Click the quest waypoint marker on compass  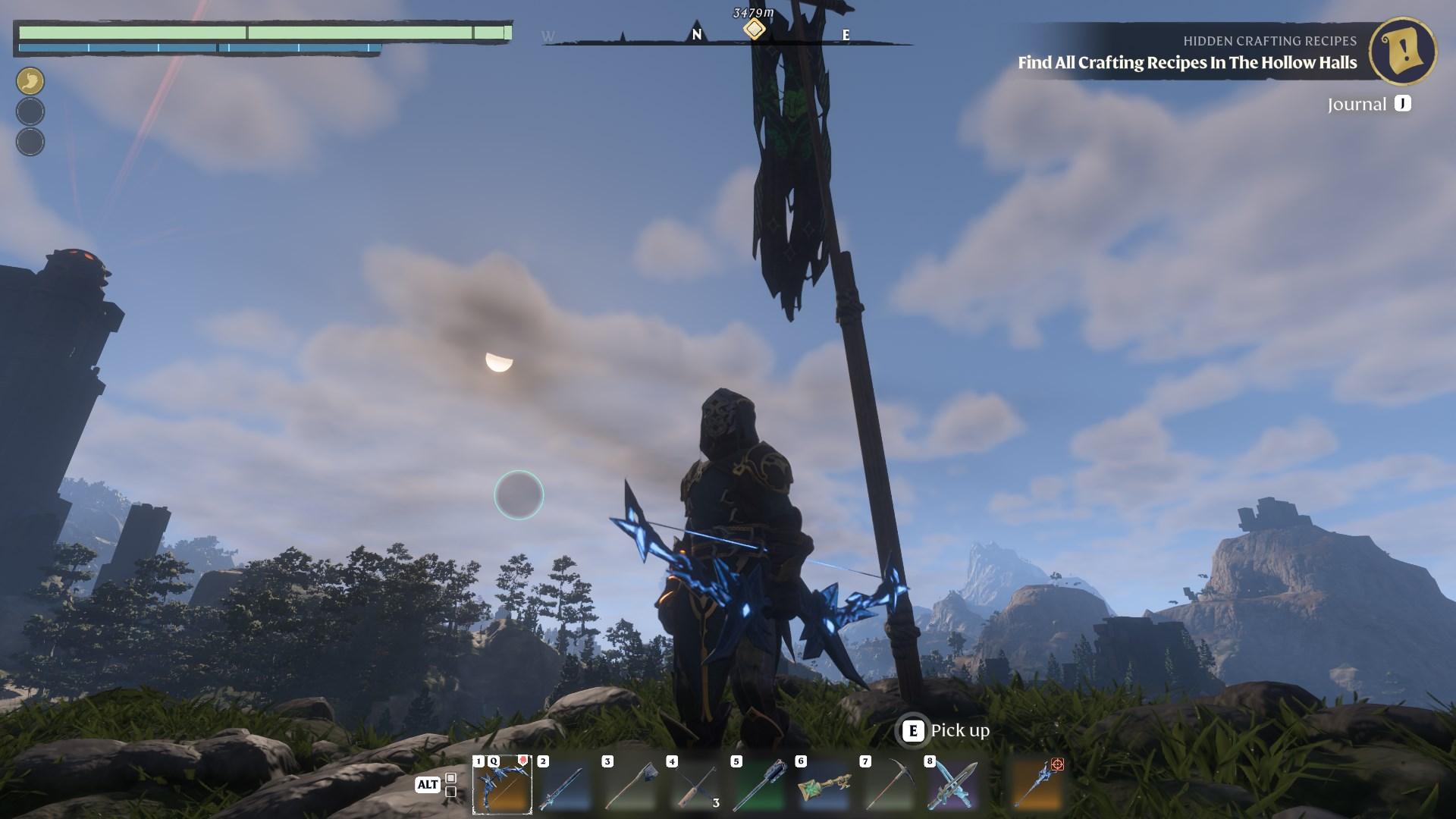click(754, 29)
